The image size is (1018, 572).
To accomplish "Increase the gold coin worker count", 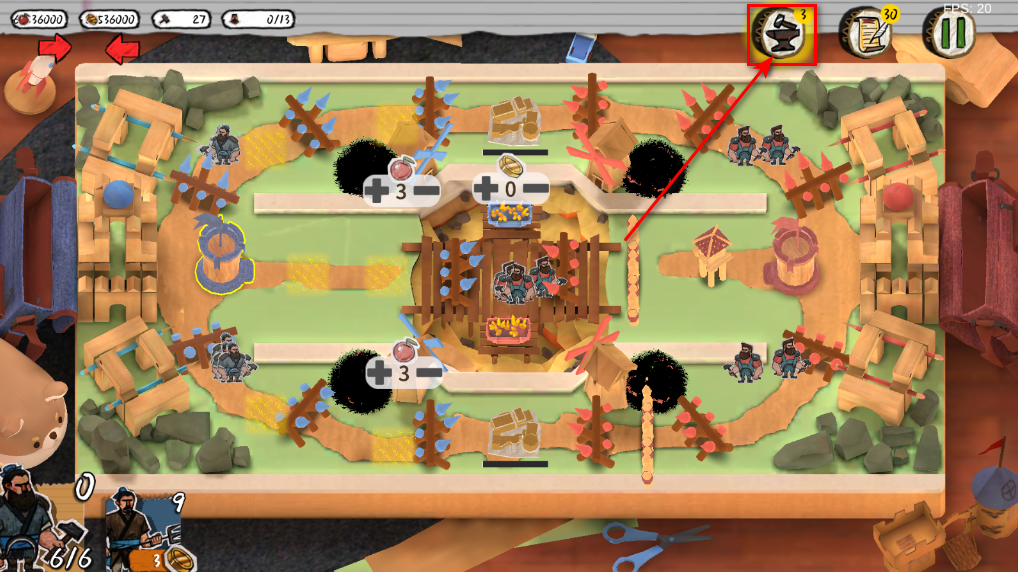I will tap(485, 187).
